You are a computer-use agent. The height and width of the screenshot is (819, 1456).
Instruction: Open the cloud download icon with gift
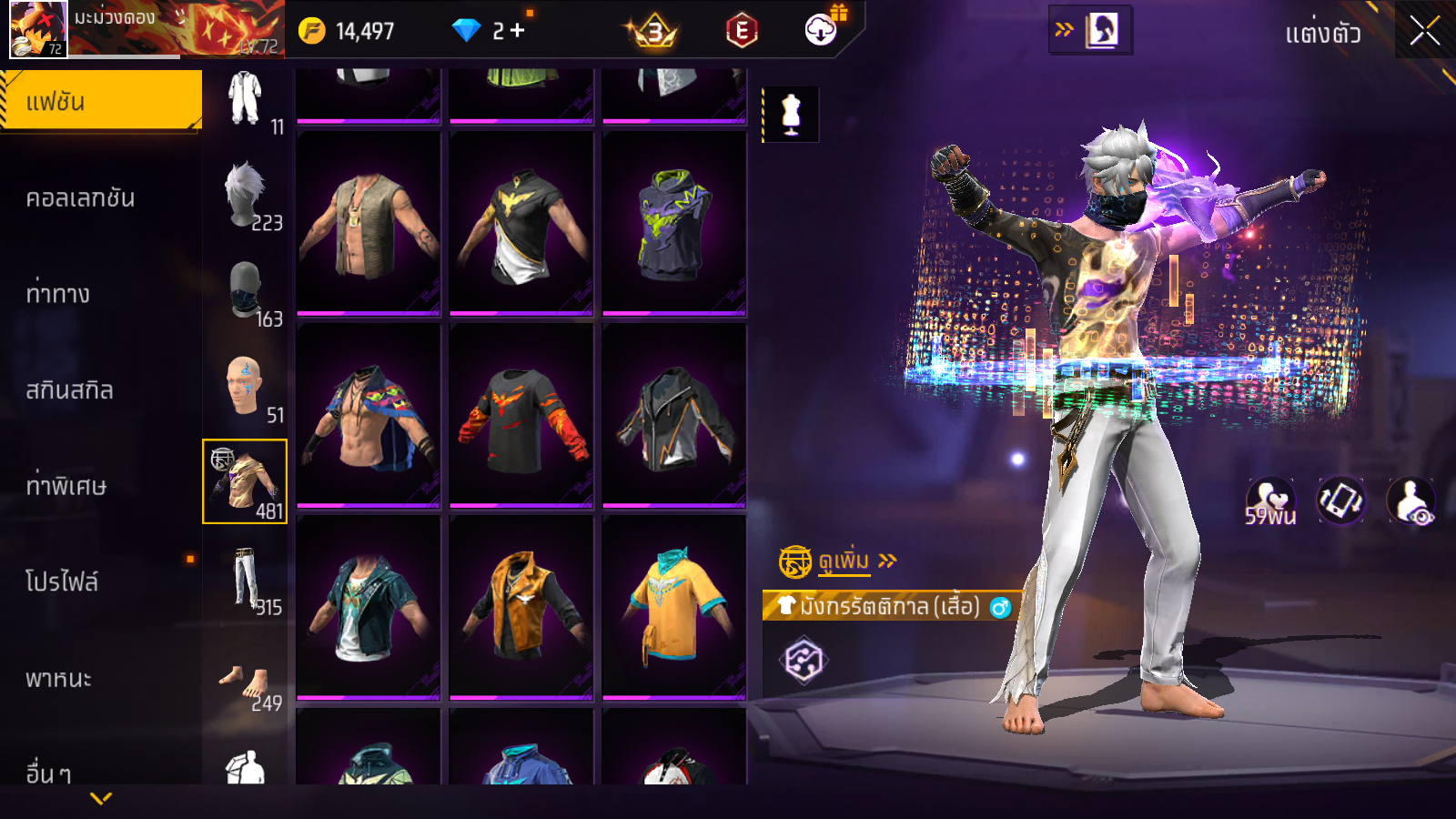(x=822, y=30)
